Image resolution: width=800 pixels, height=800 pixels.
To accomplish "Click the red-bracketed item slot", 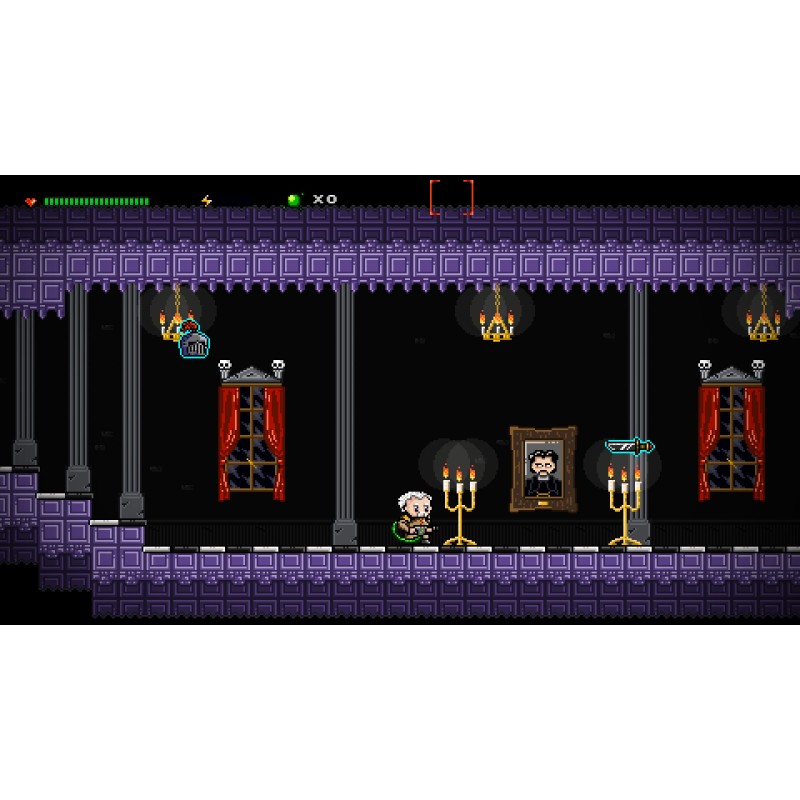I will (451, 197).
